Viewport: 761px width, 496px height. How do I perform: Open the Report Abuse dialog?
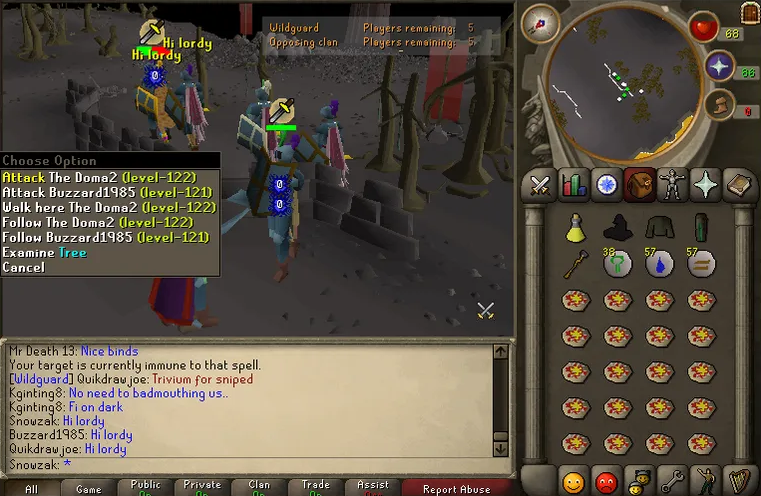pyautogui.click(x=457, y=489)
